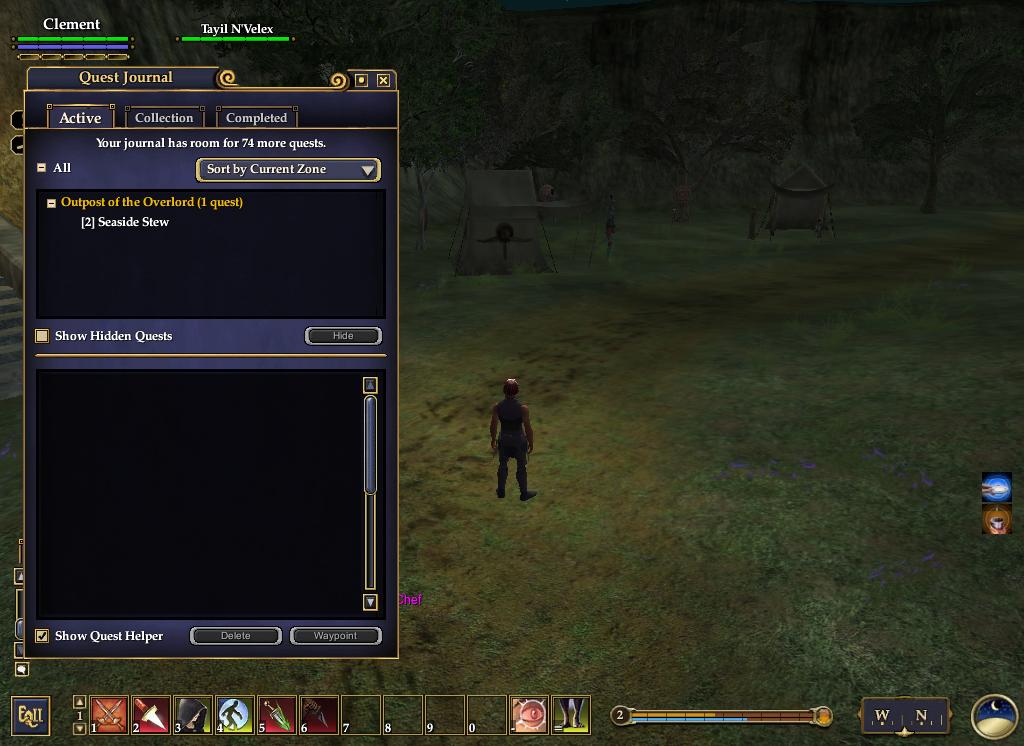Switch to the Collection tab
The image size is (1024, 746).
click(x=164, y=118)
